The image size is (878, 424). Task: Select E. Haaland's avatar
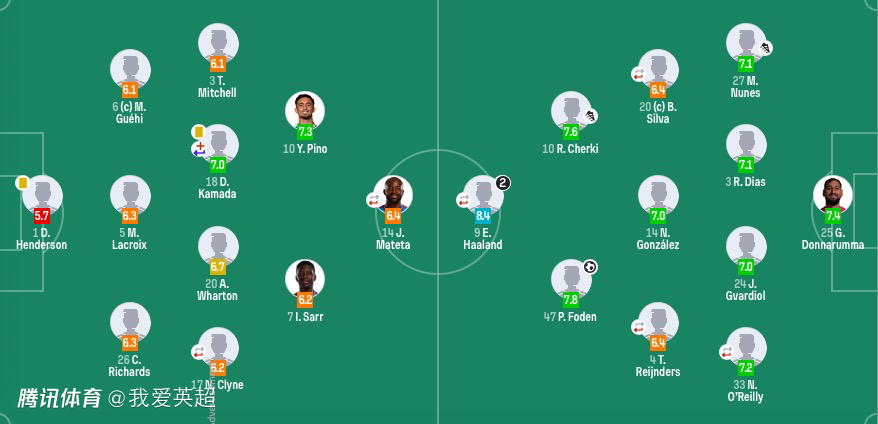(483, 196)
